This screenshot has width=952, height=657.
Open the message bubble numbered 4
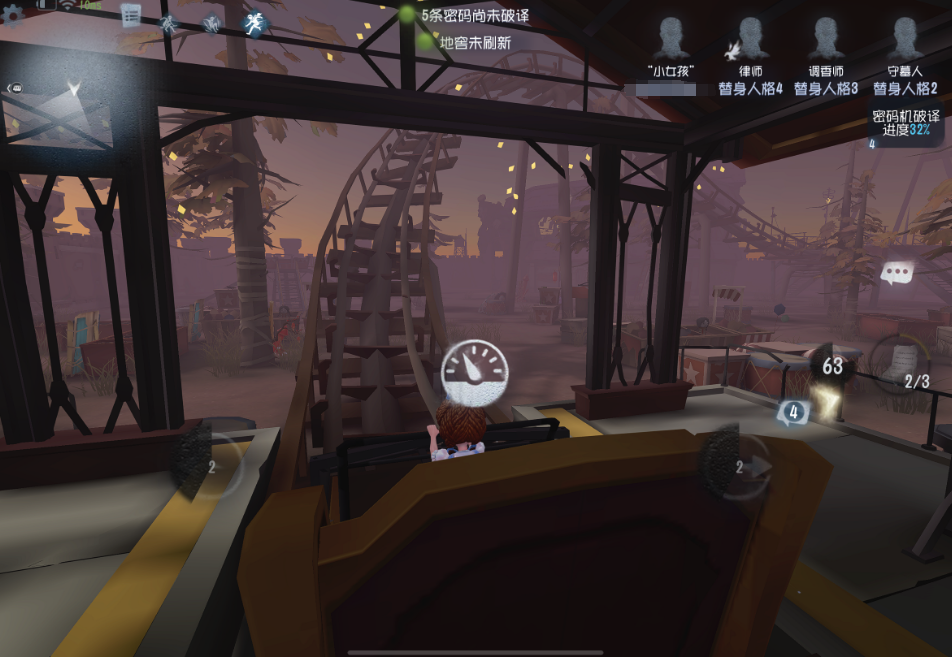pos(794,411)
